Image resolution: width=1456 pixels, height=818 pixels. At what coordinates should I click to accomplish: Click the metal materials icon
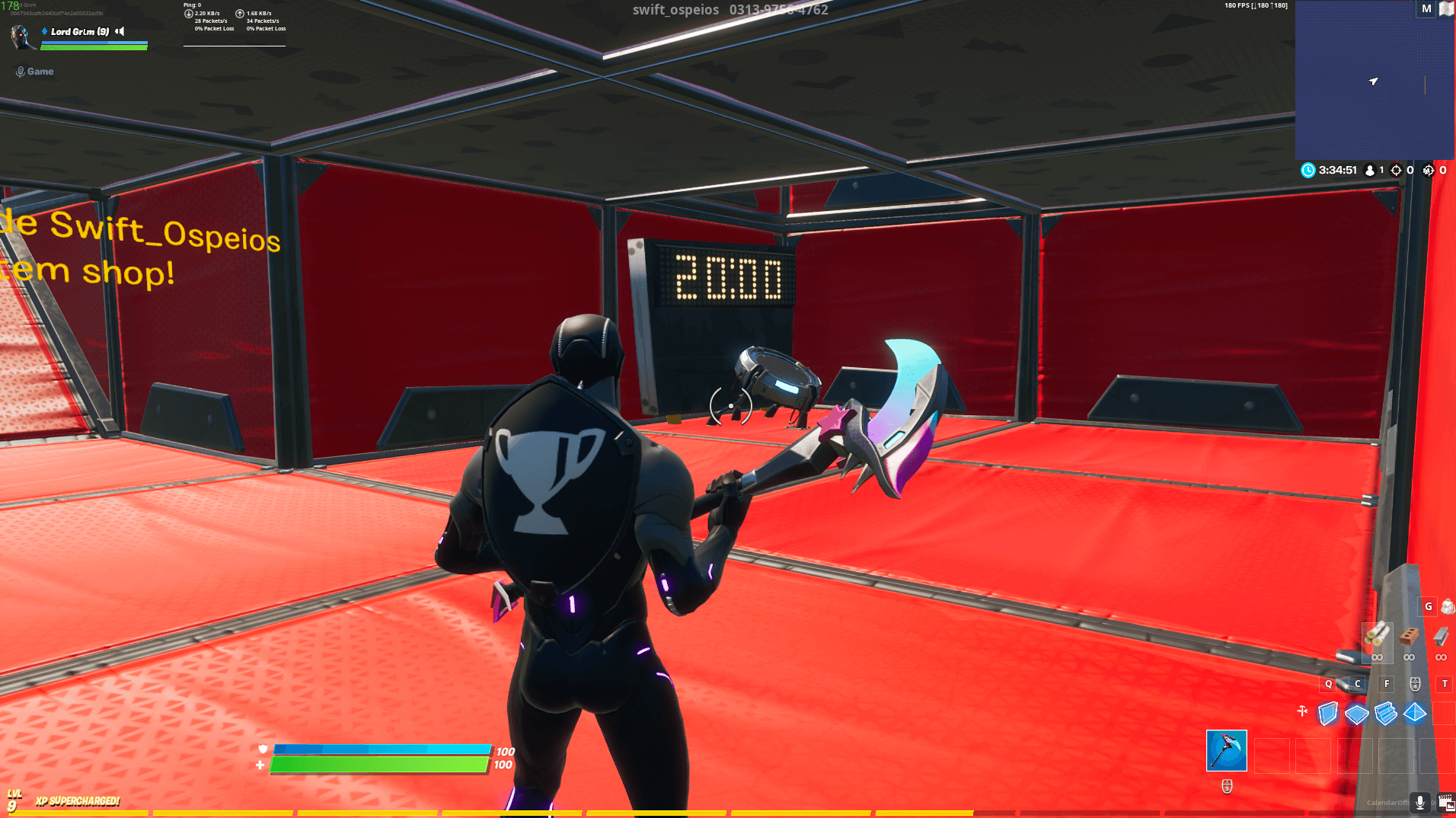[1442, 636]
